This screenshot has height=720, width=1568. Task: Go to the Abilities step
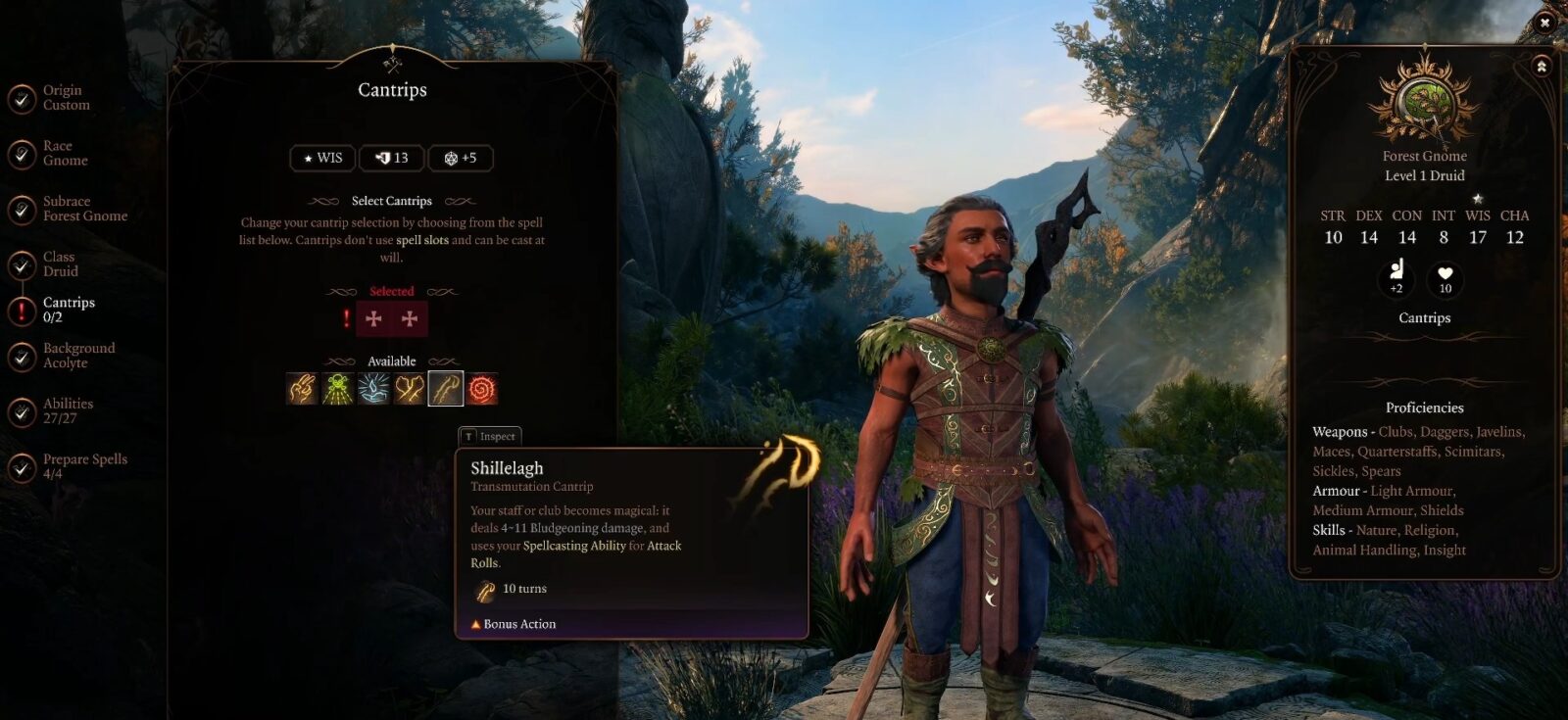67,411
